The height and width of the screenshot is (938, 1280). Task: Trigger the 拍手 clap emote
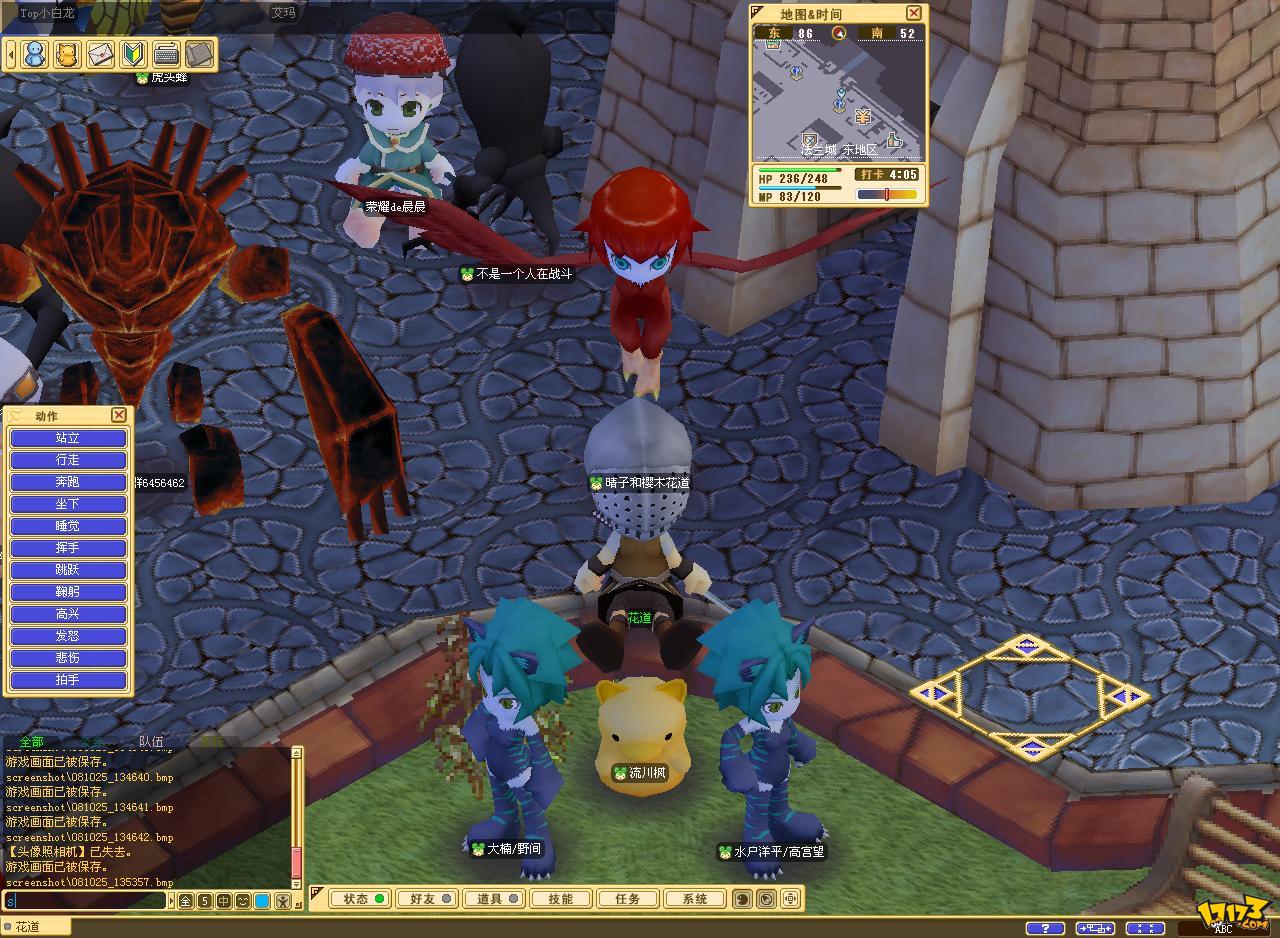(68, 680)
